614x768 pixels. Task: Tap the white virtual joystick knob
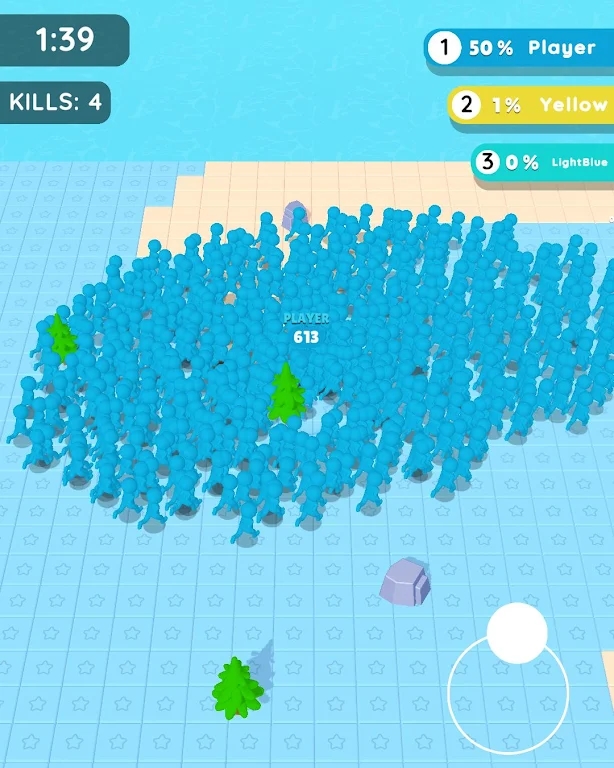pyautogui.click(x=517, y=633)
